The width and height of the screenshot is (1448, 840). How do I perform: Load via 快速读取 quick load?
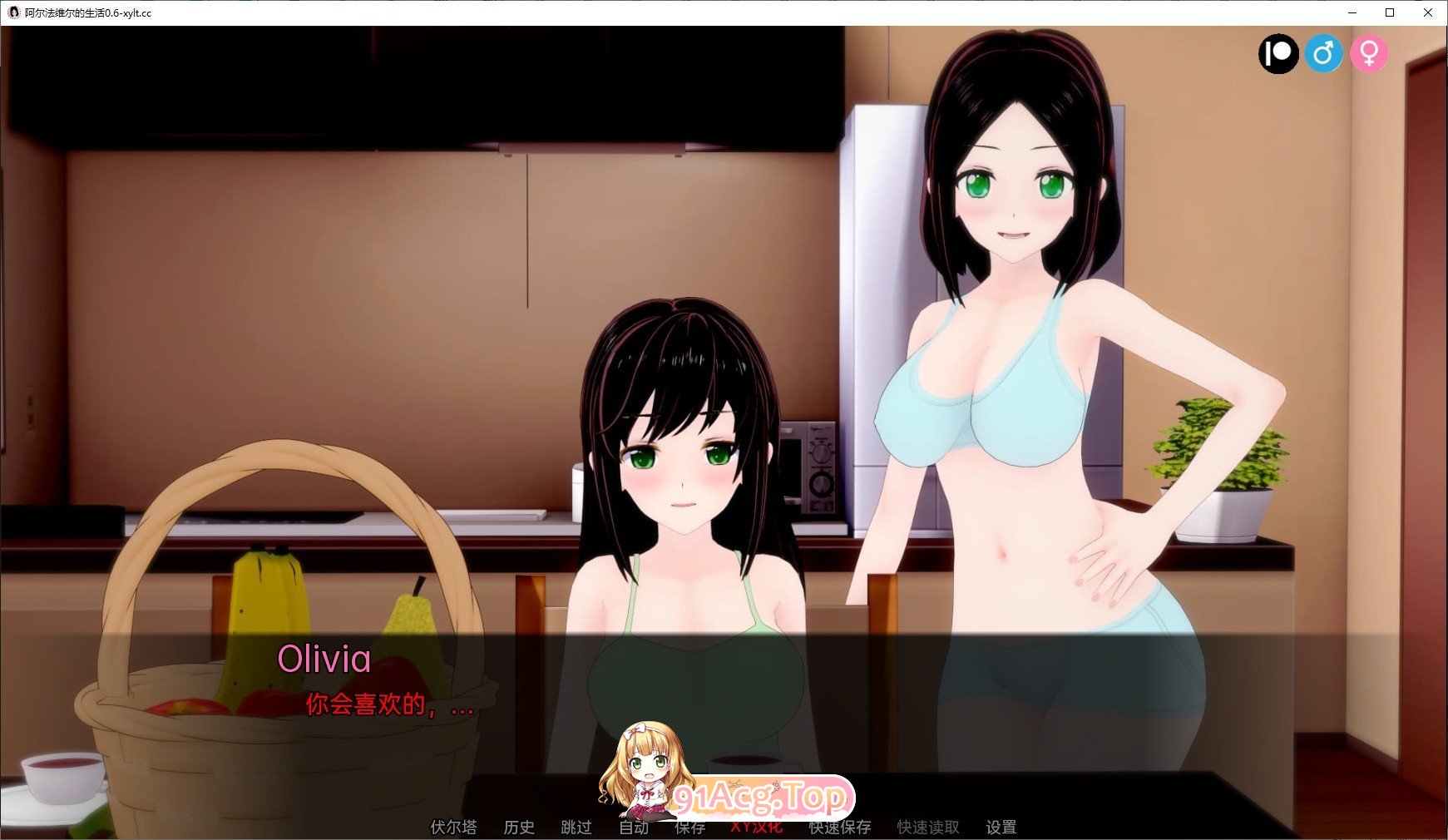[x=927, y=828]
